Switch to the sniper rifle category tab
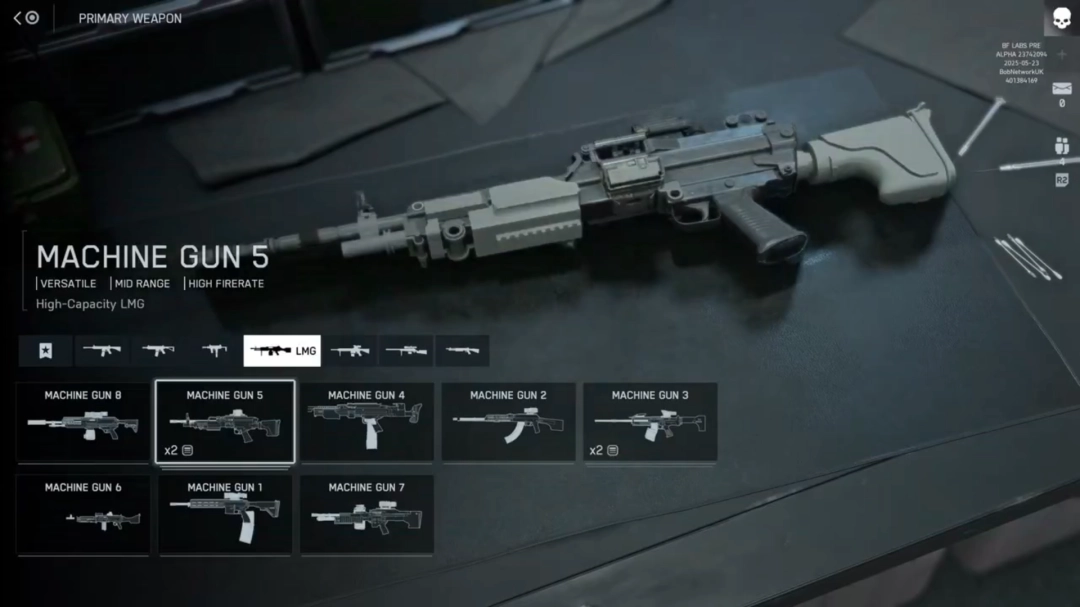This screenshot has height=607, width=1080. click(x=406, y=351)
